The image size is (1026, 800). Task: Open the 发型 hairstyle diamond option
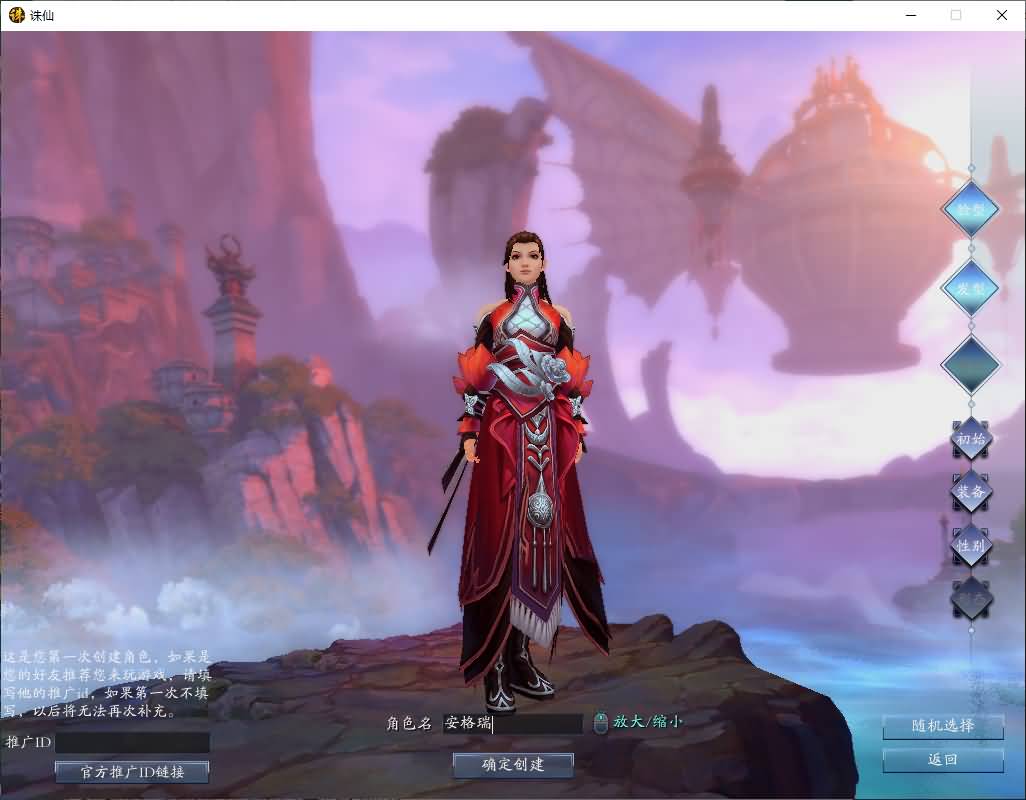(x=970, y=287)
